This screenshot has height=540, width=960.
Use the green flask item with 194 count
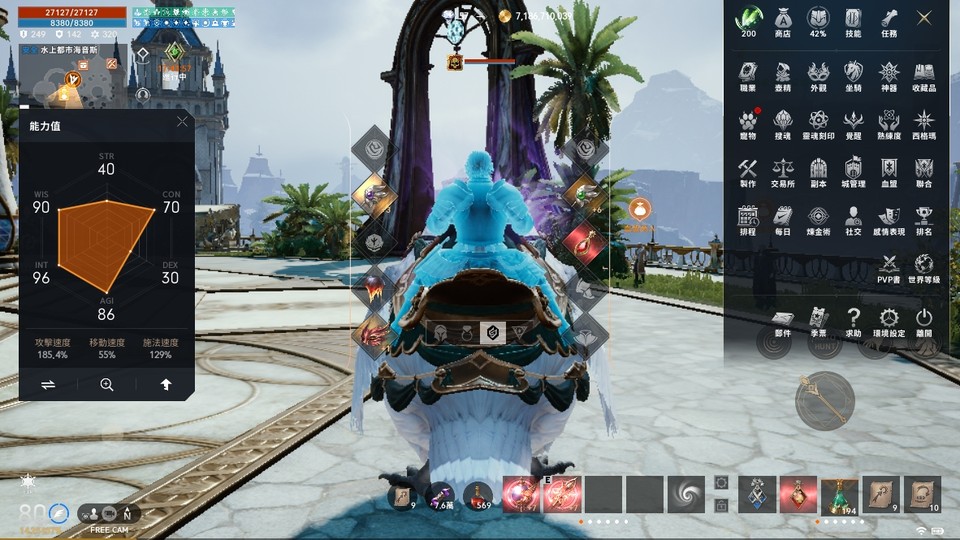point(839,494)
